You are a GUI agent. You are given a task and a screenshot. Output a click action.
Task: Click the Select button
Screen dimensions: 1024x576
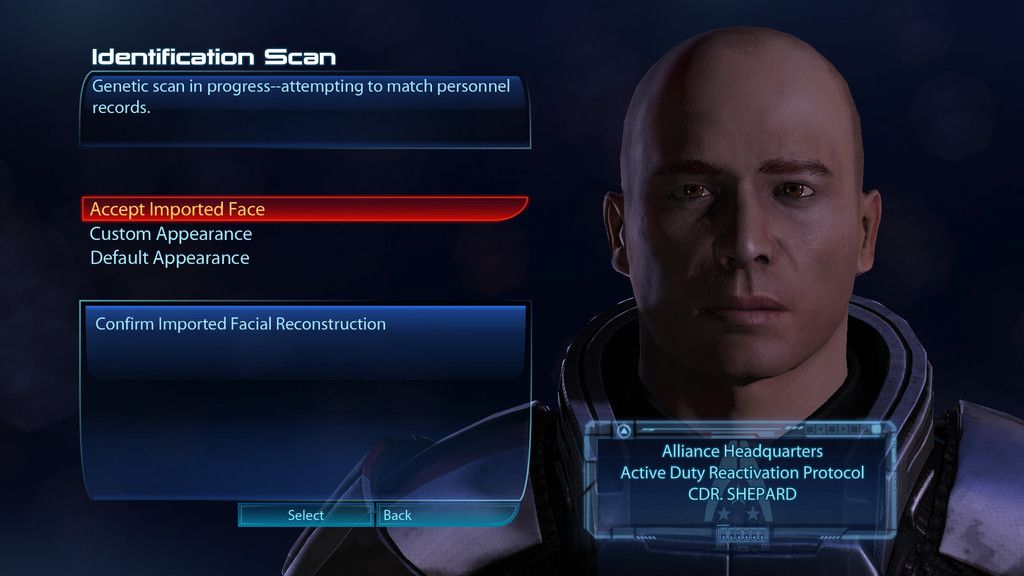click(305, 515)
